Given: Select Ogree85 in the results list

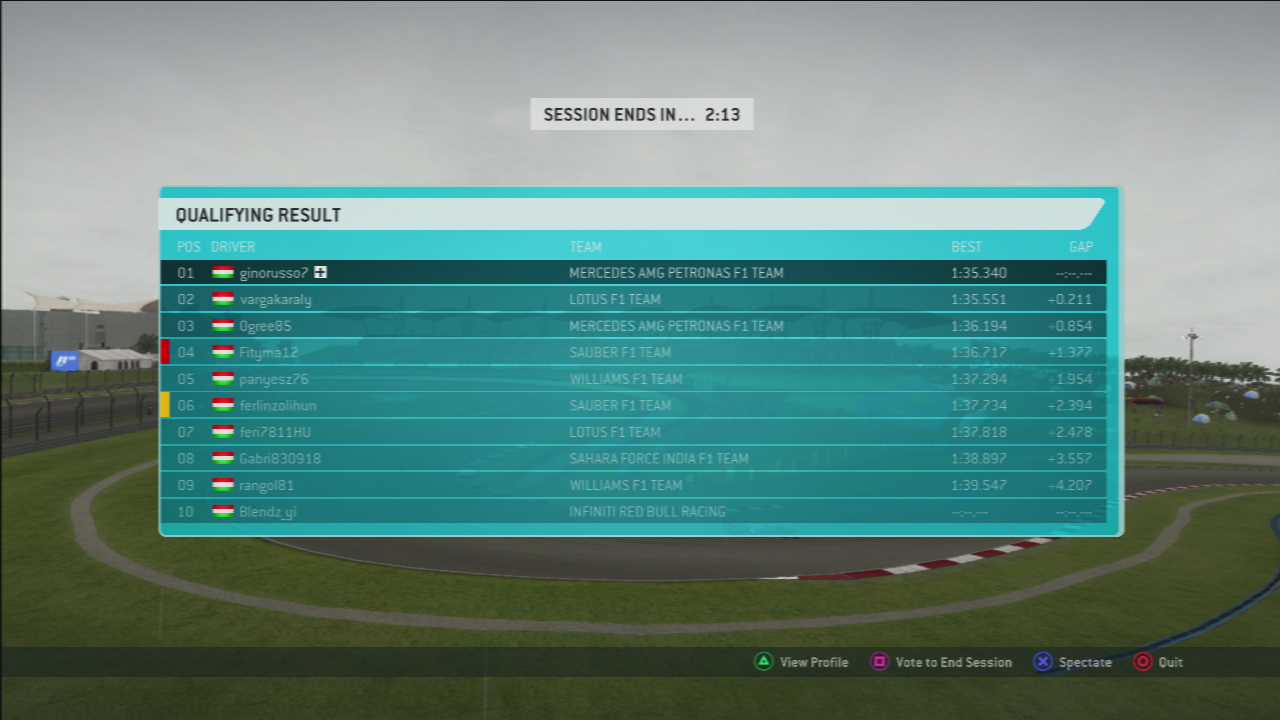Looking at the screenshot, I should 265,326.
